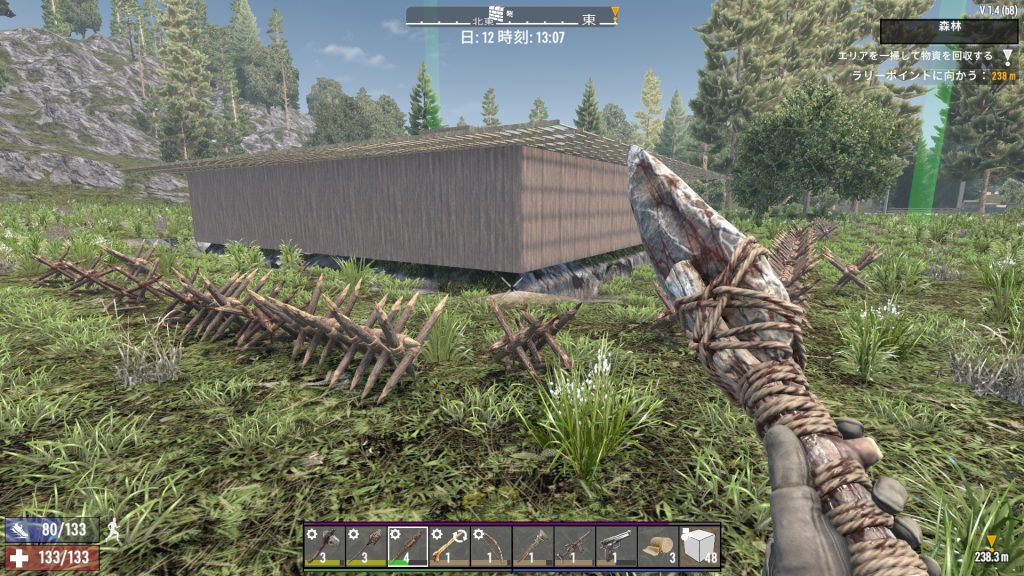1024x576 pixels.
Task: Select the white building block slot
Action: [x=700, y=547]
